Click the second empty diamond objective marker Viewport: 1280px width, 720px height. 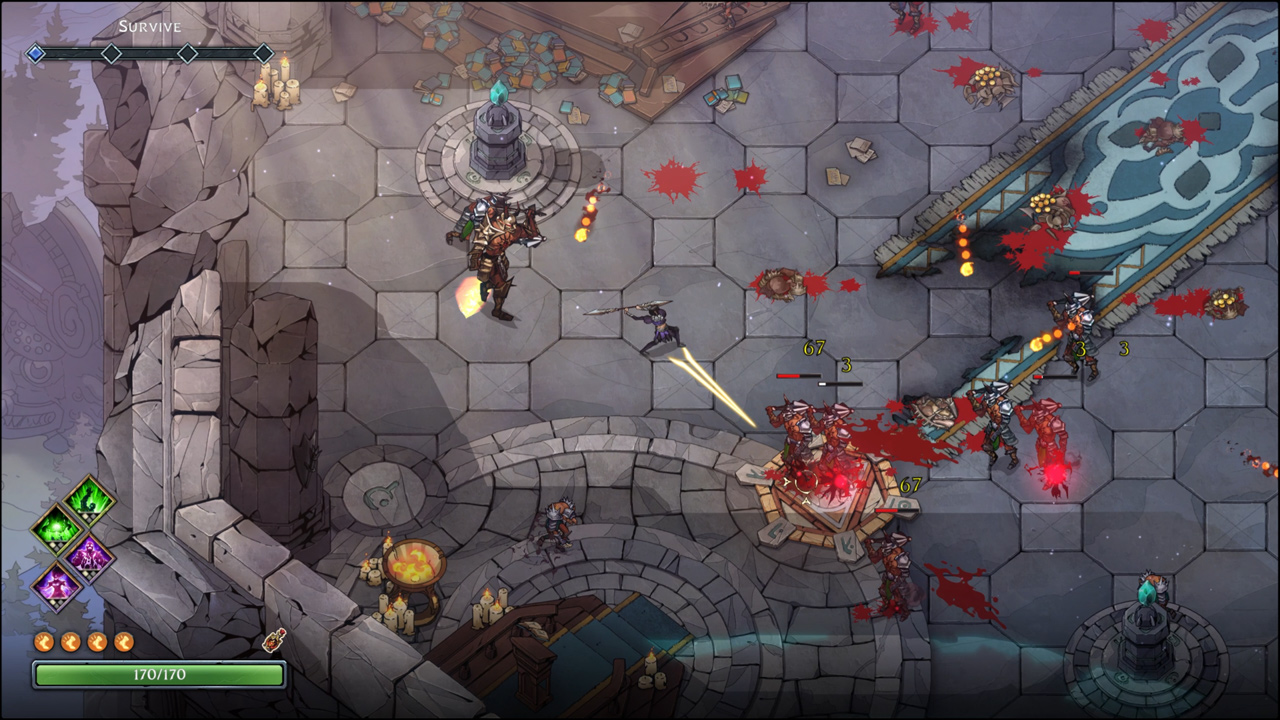click(x=111, y=52)
